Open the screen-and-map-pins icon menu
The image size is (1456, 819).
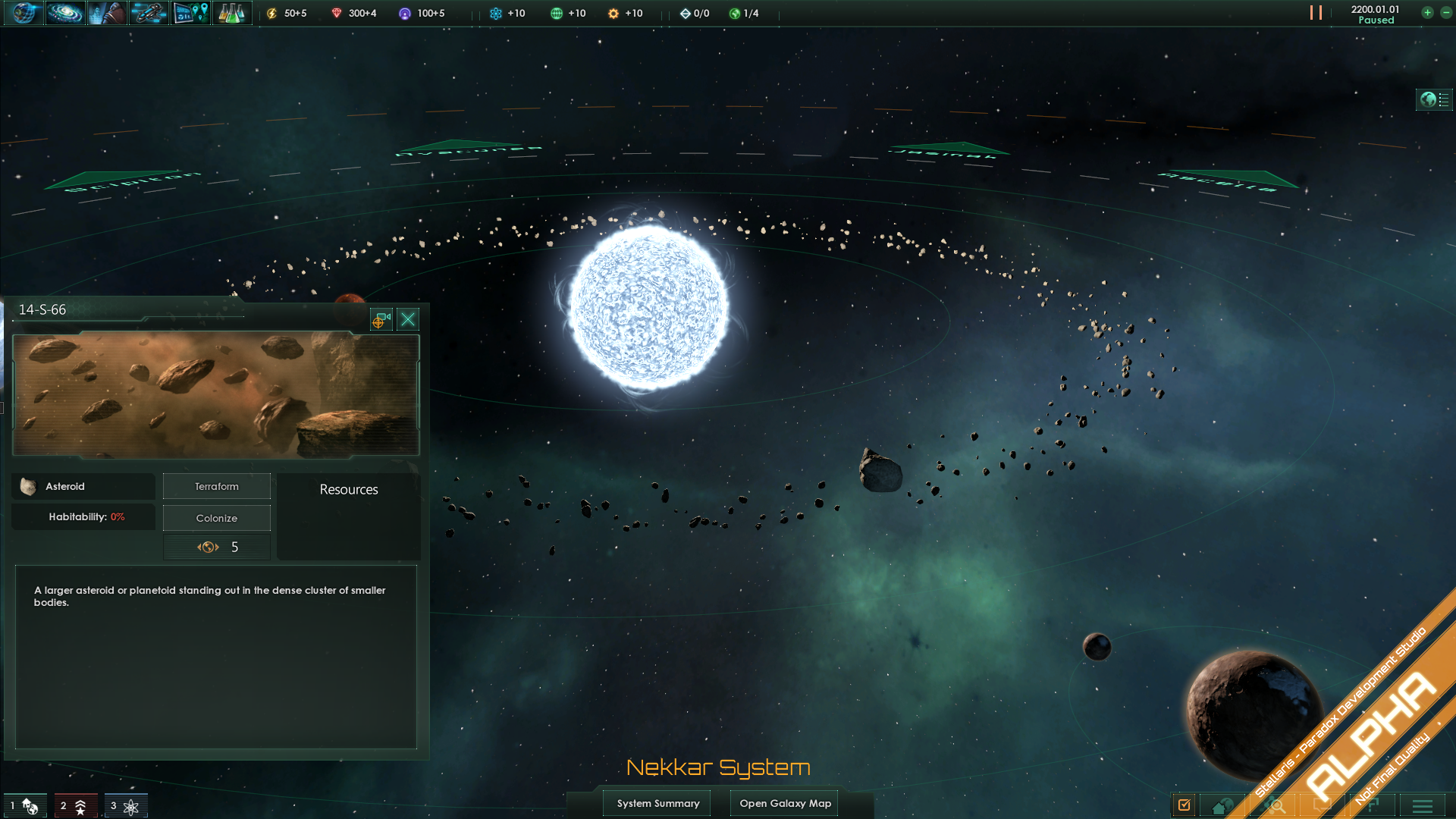point(190,13)
